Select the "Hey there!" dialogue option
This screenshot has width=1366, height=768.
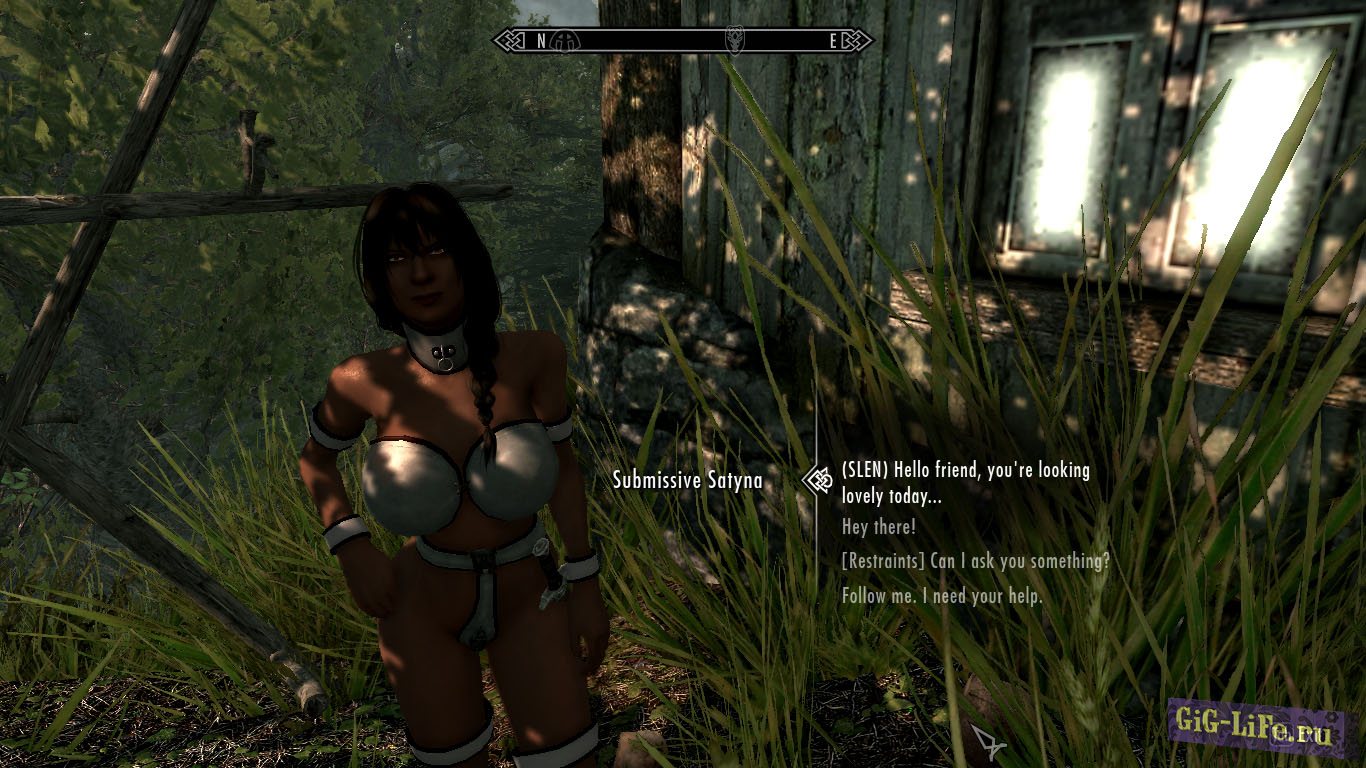pyautogui.click(x=878, y=527)
